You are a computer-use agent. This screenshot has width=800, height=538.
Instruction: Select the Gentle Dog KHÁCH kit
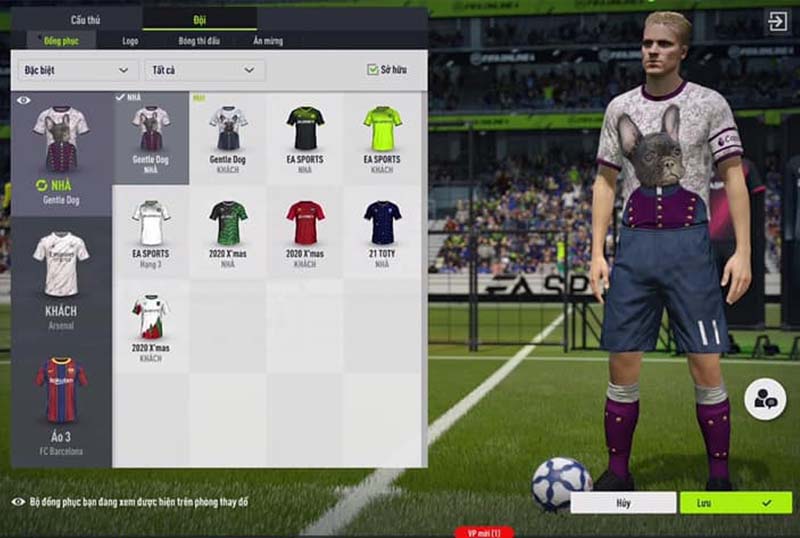(x=228, y=138)
